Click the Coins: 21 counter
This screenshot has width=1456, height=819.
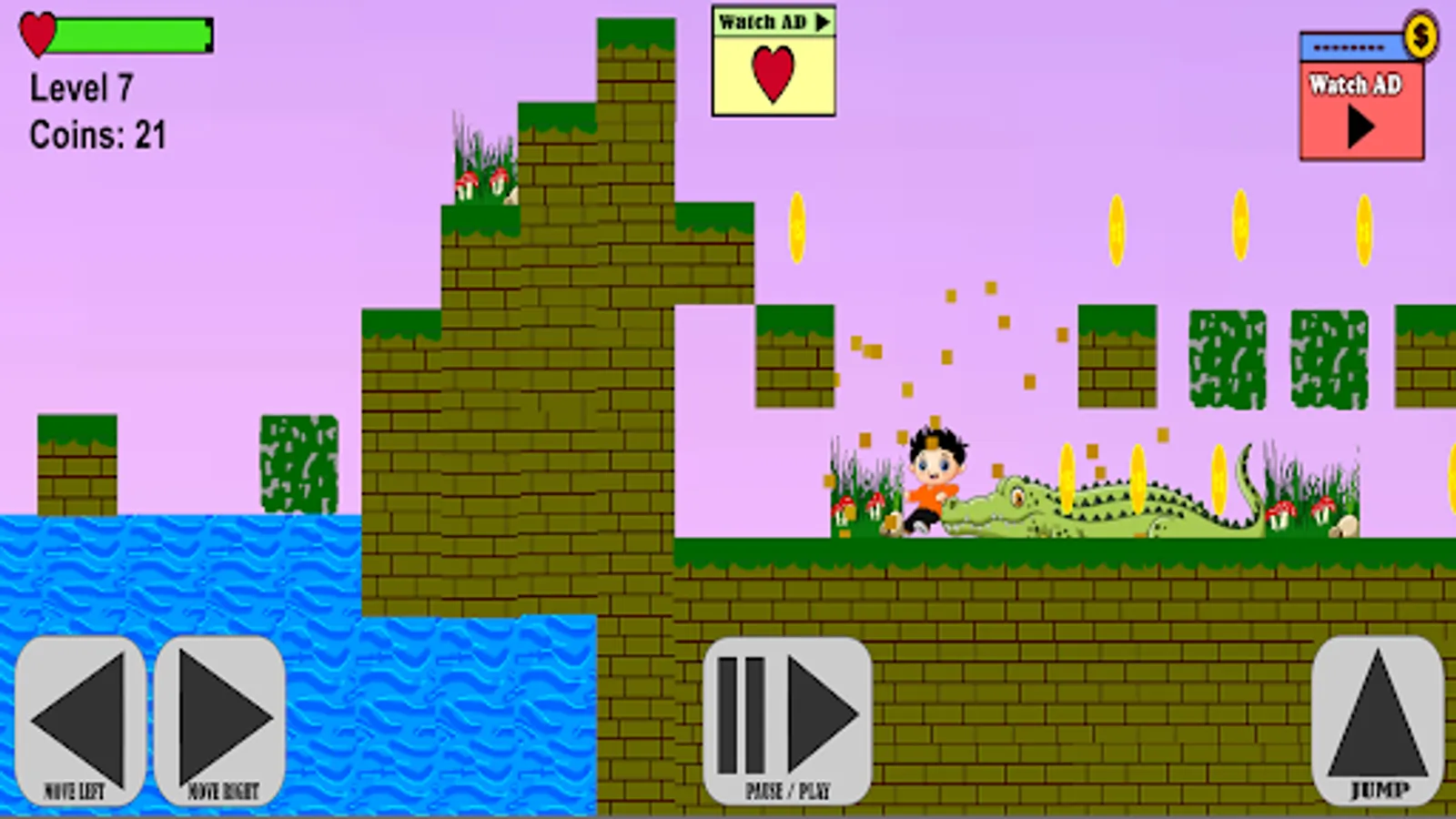(x=96, y=134)
